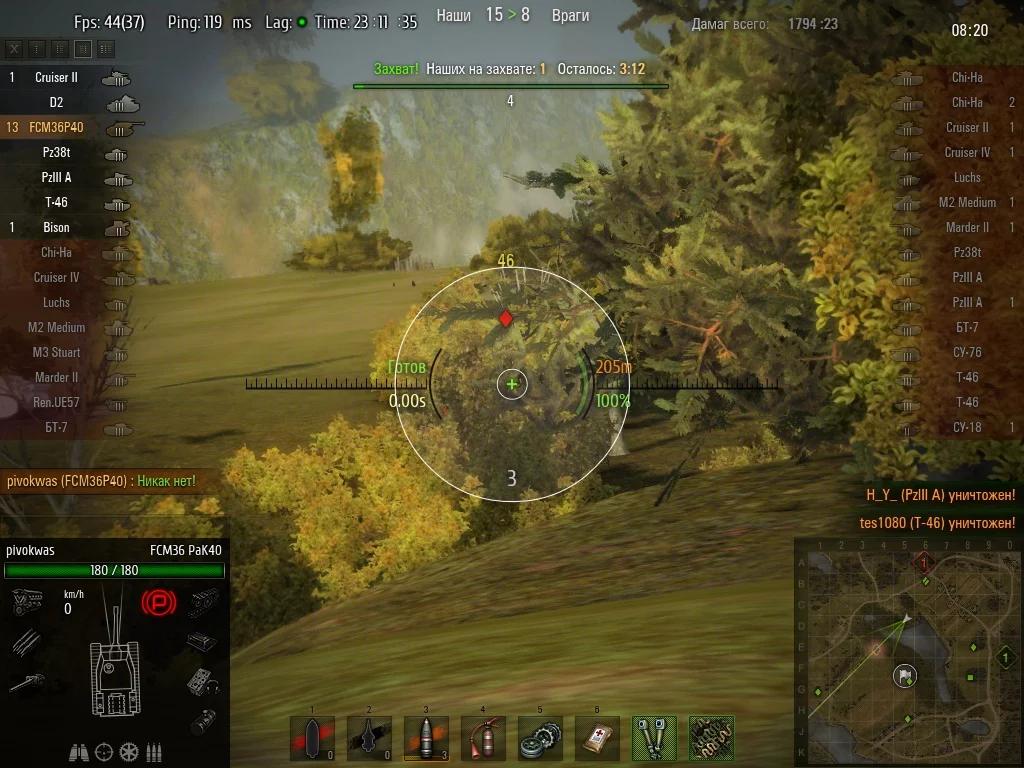Screen dimensions: 1024x768
Task: Click the camouflage net equipment icon
Action: click(x=711, y=738)
